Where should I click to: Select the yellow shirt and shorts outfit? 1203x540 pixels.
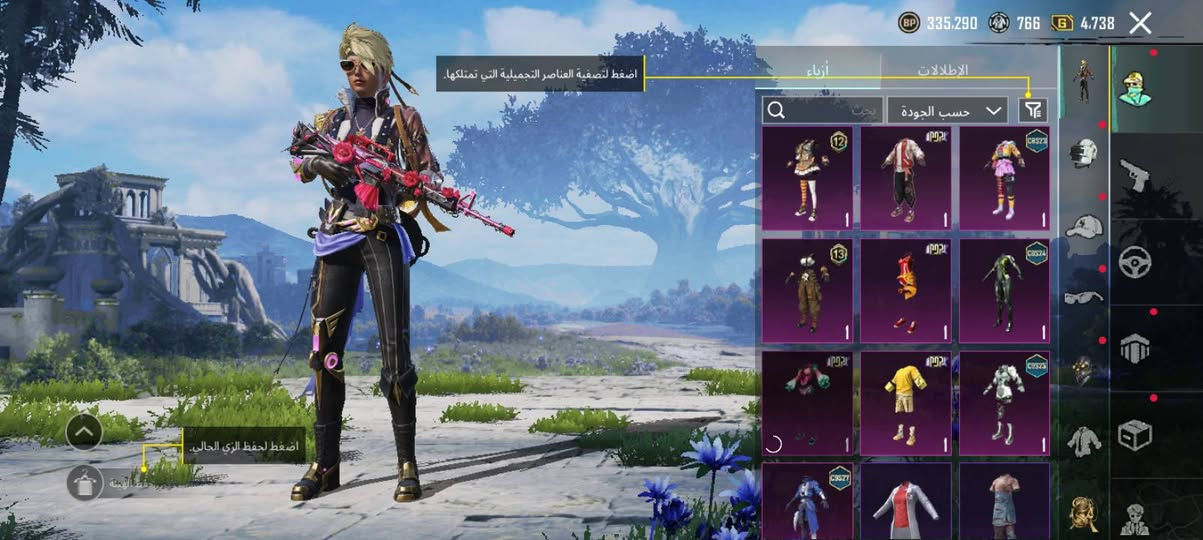click(x=906, y=402)
